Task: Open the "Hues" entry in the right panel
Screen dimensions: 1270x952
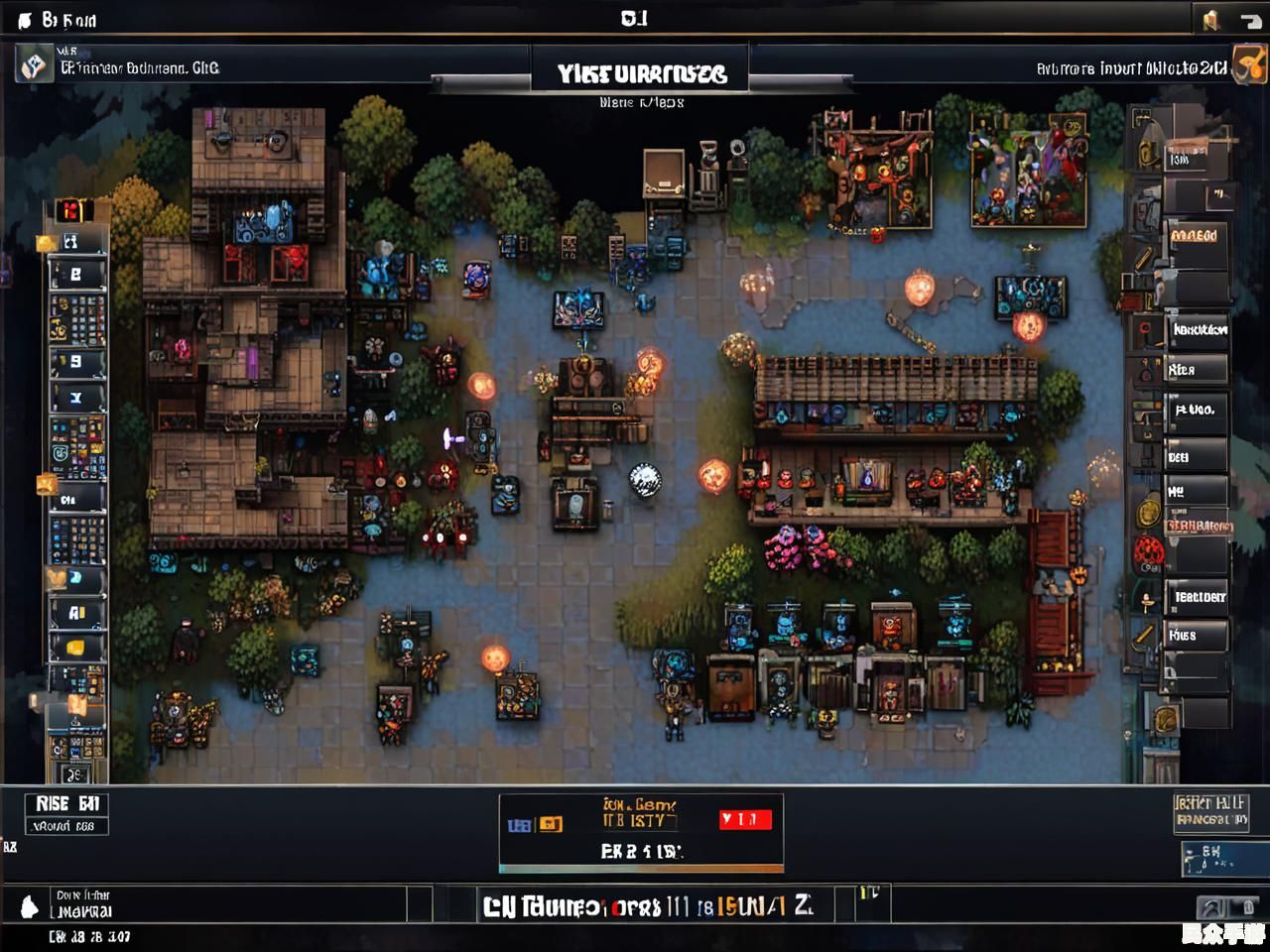Action: coord(1195,636)
